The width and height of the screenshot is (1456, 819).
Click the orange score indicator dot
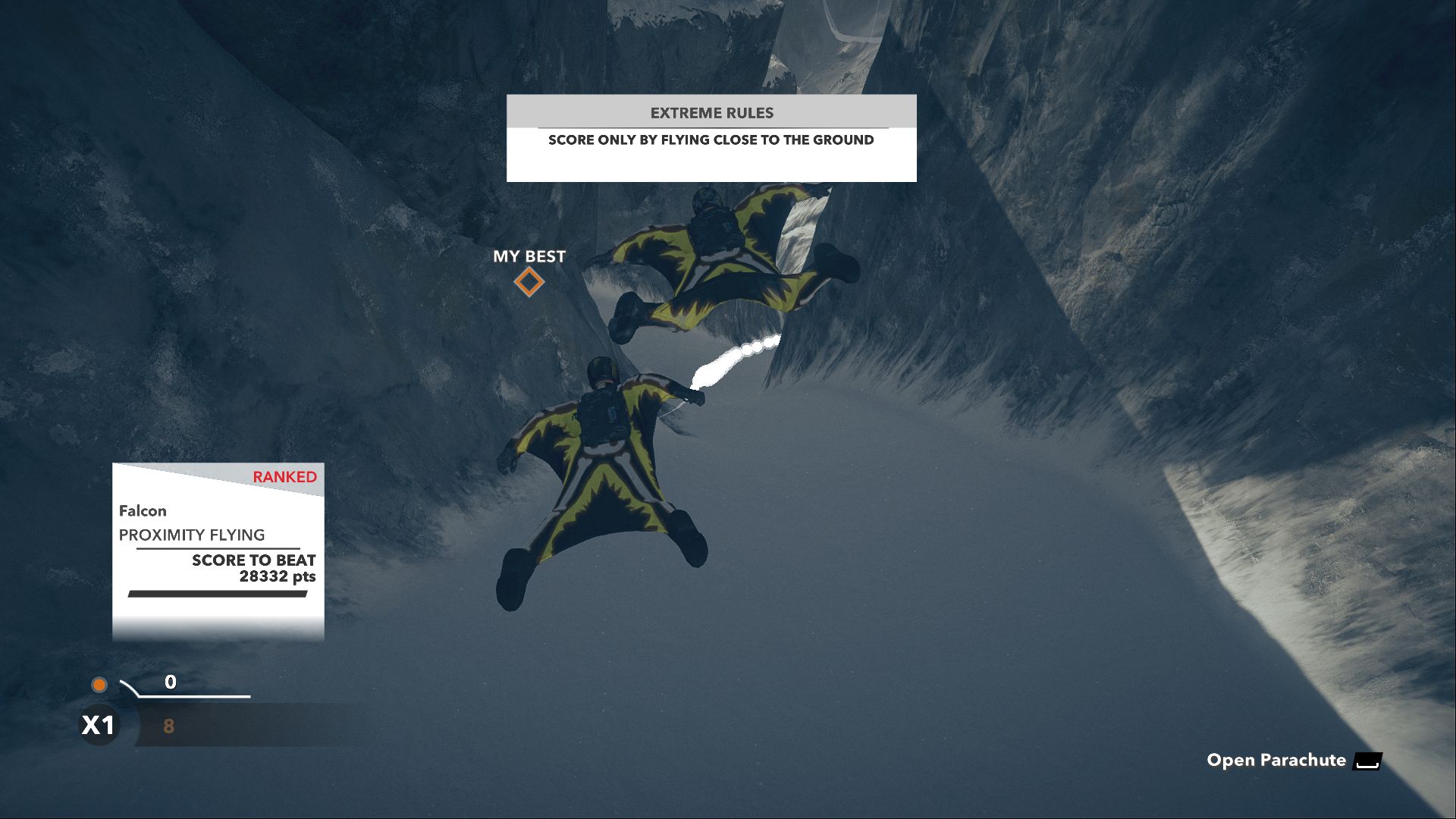pyautogui.click(x=100, y=685)
